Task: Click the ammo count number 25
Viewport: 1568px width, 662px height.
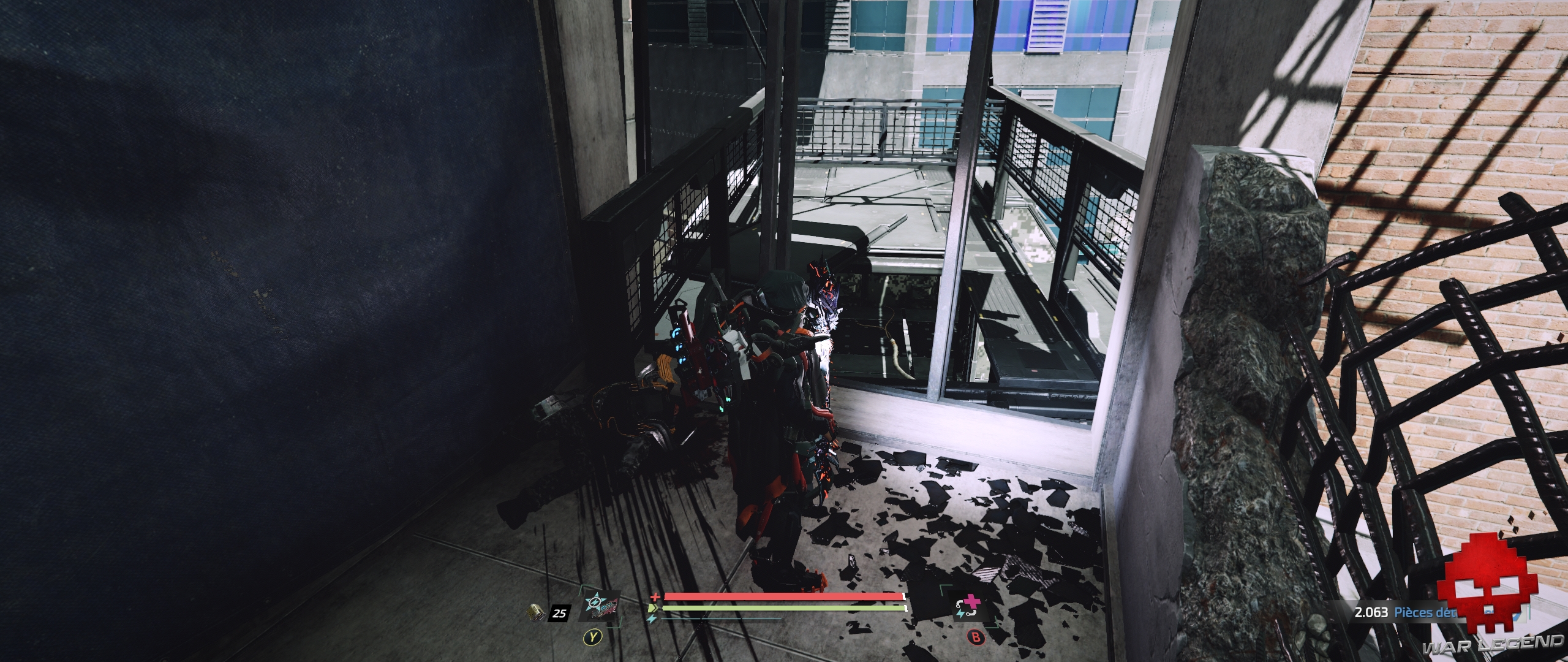Action: point(559,614)
